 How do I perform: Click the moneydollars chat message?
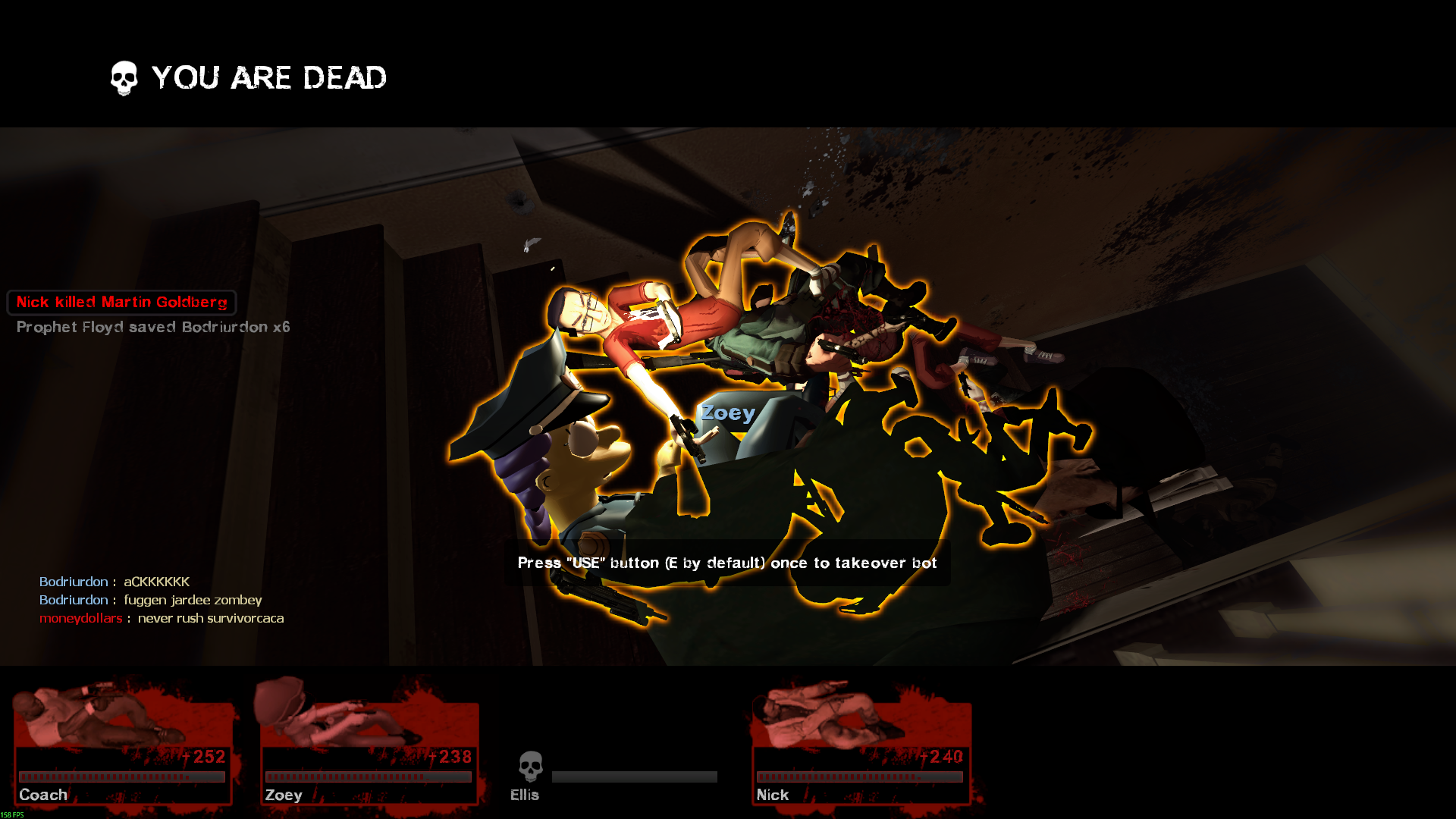tap(162, 618)
